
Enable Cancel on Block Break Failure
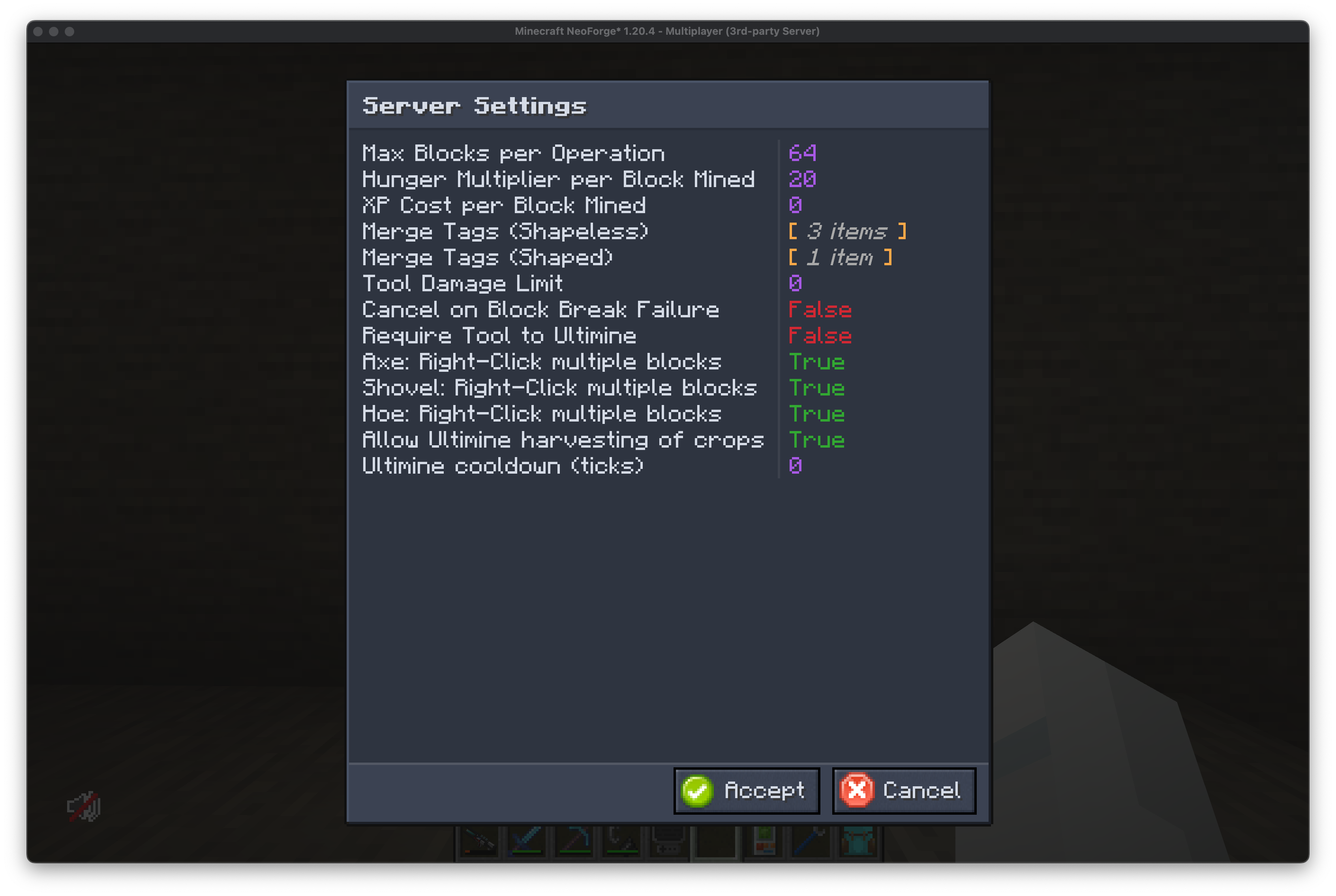(820, 310)
